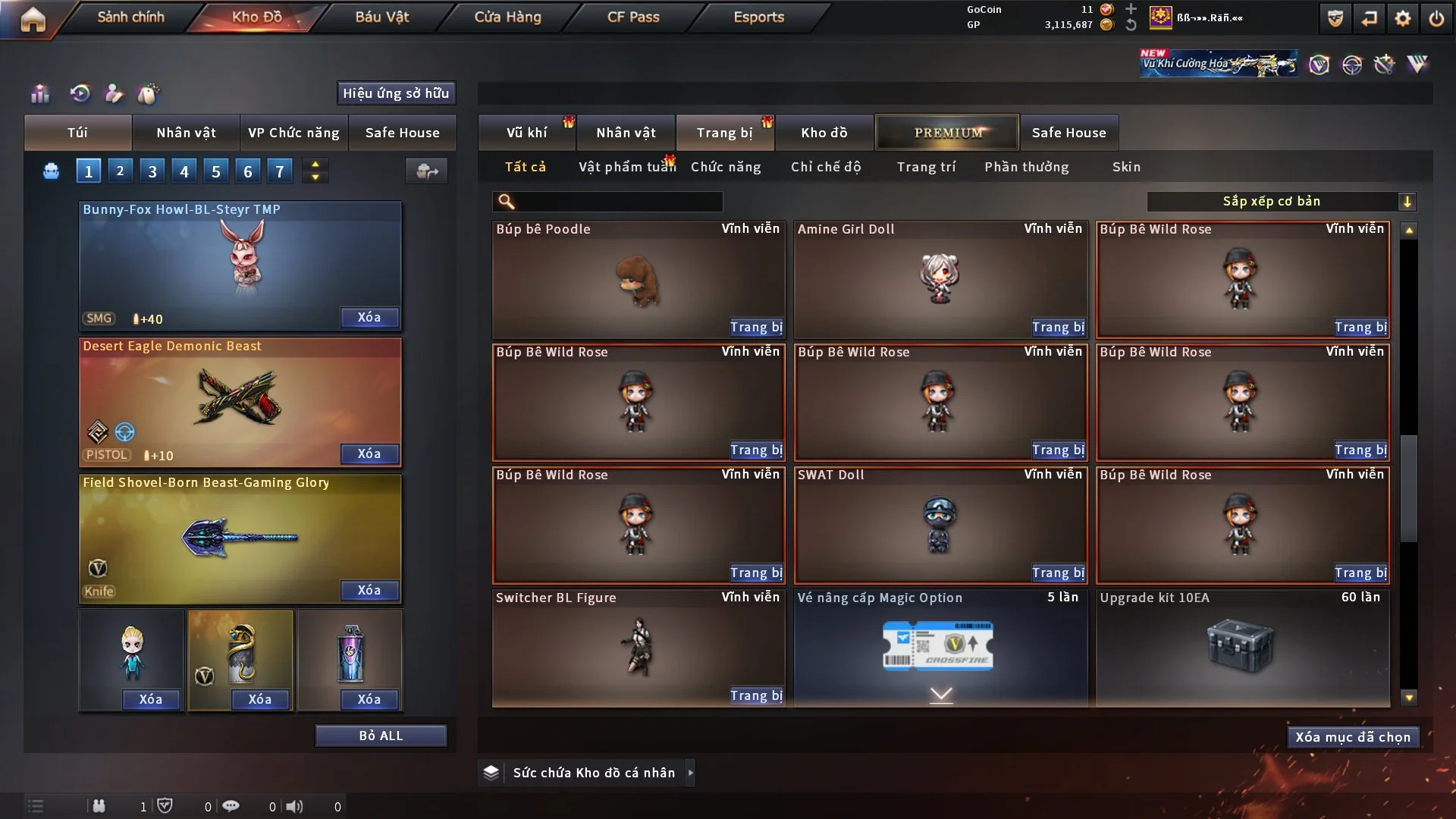Viewport: 1456px width, 819px height.
Task: Select the PREMIUM storage tab
Action: click(948, 133)
